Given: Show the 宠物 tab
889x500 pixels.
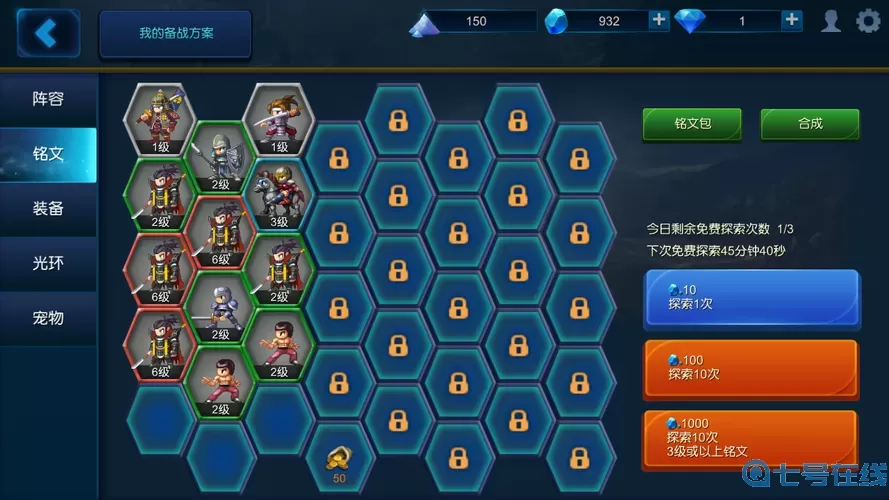Looking at the screenshot, I should point(48,318).
